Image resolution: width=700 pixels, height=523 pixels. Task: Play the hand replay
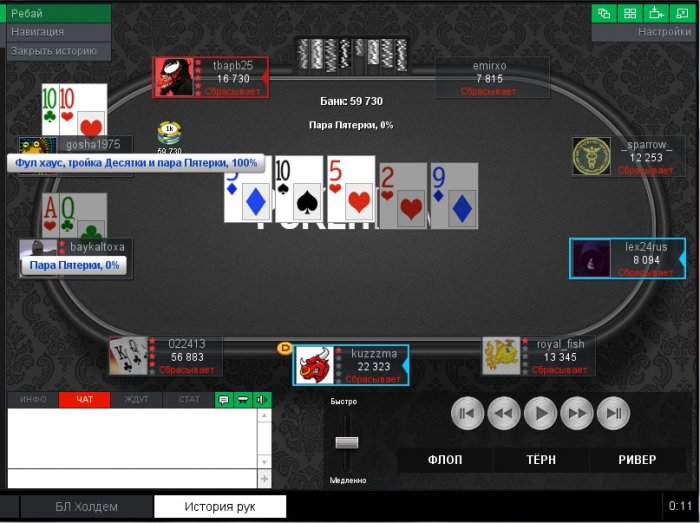tap(540, 413)
